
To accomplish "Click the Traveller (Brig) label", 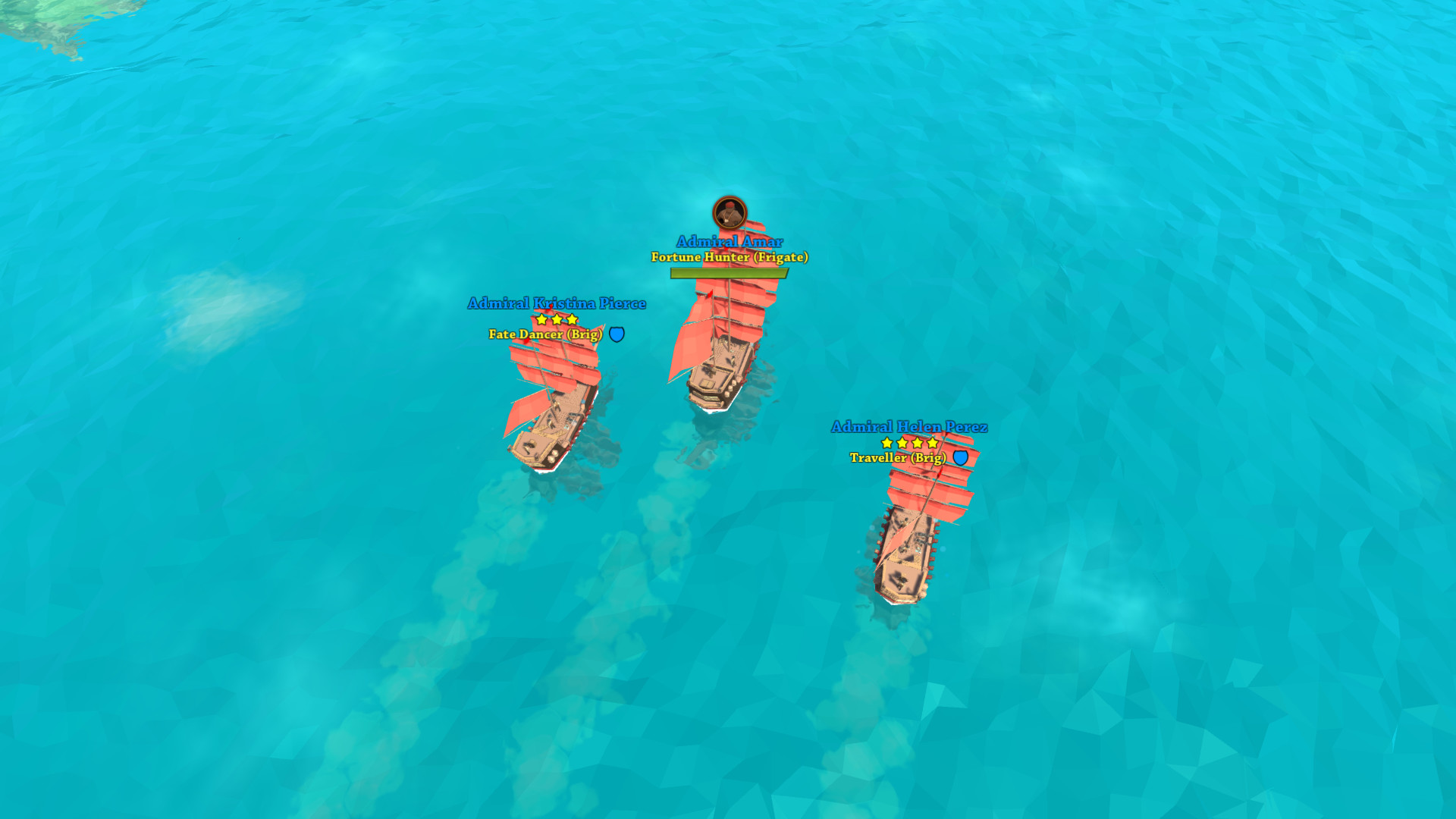I will pyautogui.click(x=898, y=459).
